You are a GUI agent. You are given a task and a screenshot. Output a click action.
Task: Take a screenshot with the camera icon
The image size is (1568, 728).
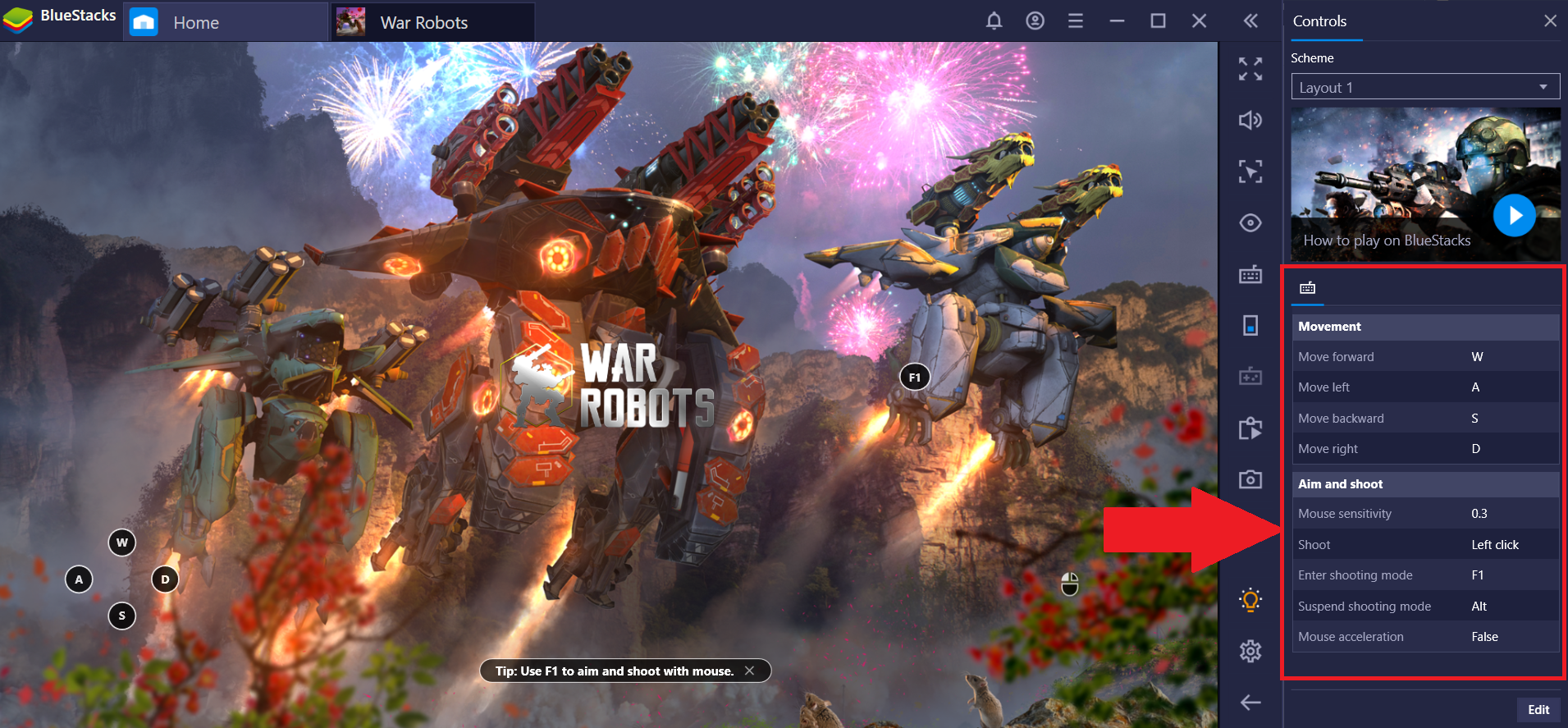pos(1250,479)
